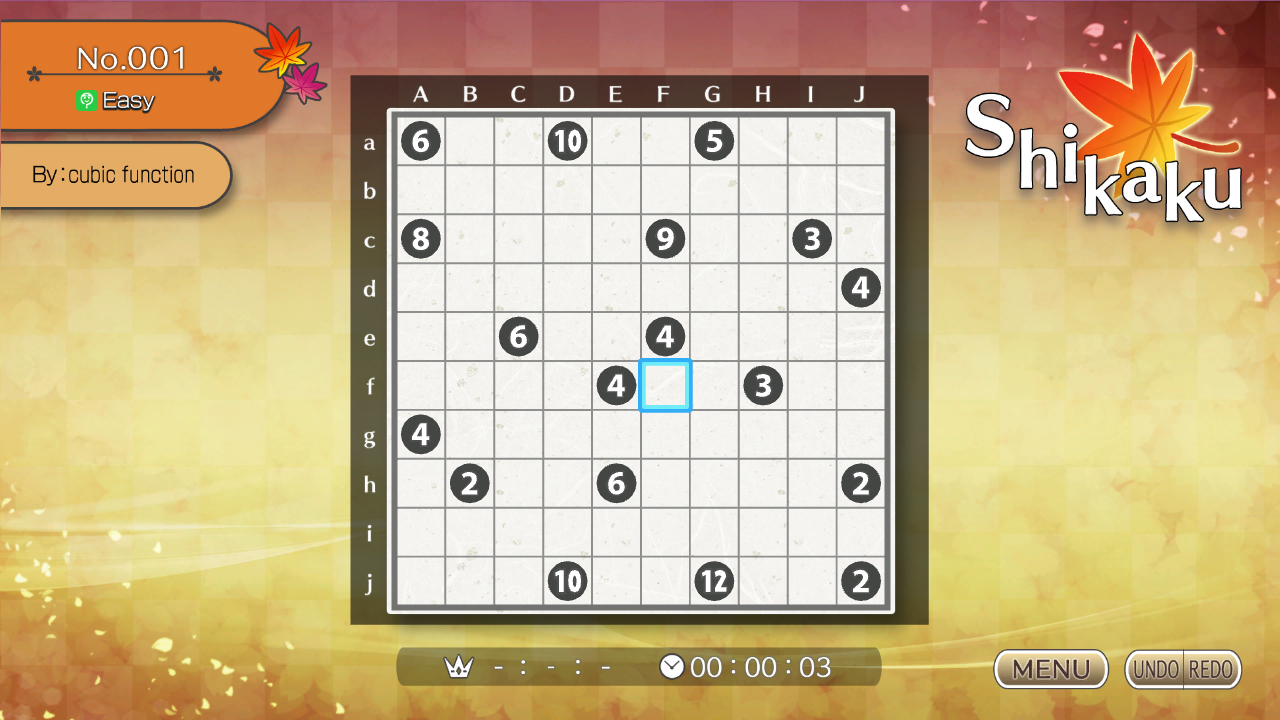Click the circled 8 at the left in row c
The height and width of the screenshot is (720, 1280).
(x=421, y=238)
